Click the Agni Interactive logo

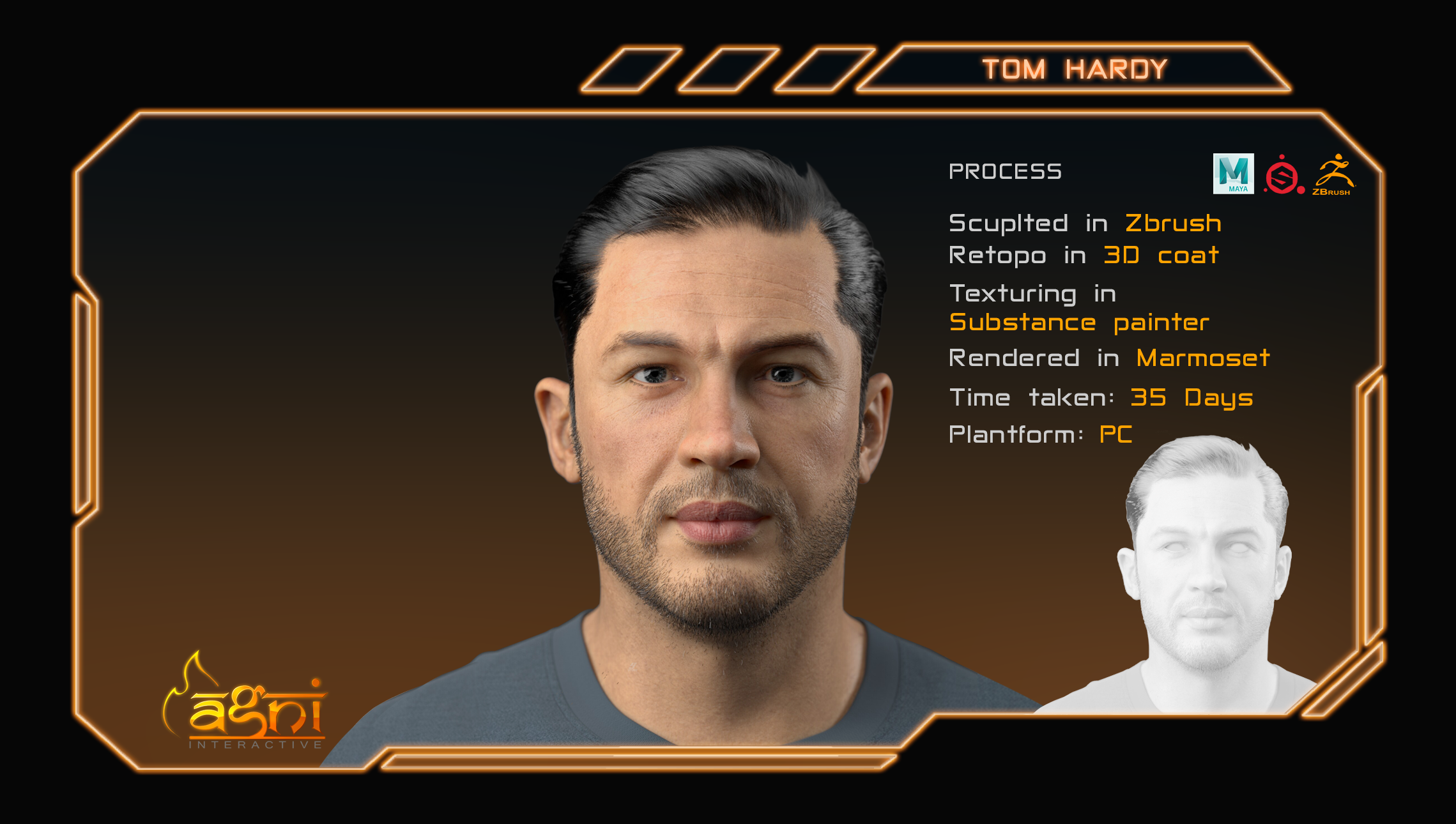click(x=246, y=706)
